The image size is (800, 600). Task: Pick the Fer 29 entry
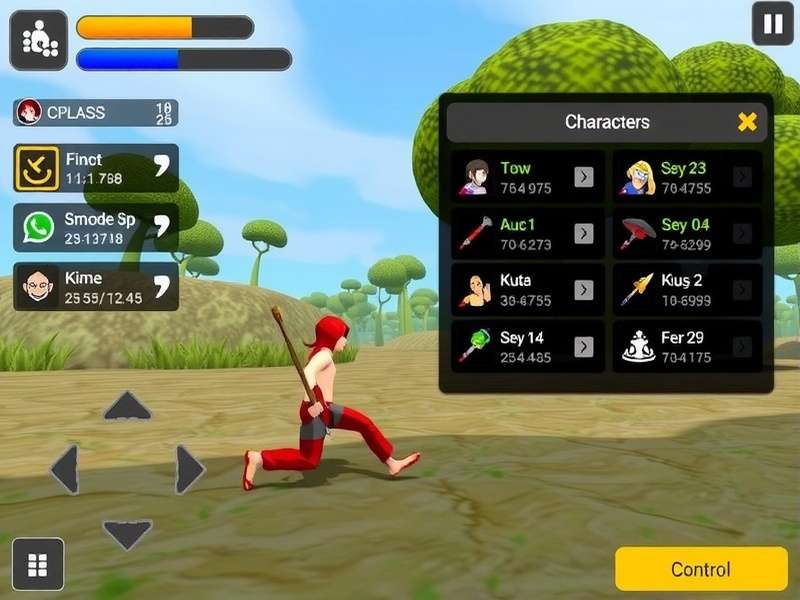pyautogui.click(x=687, y=346)
